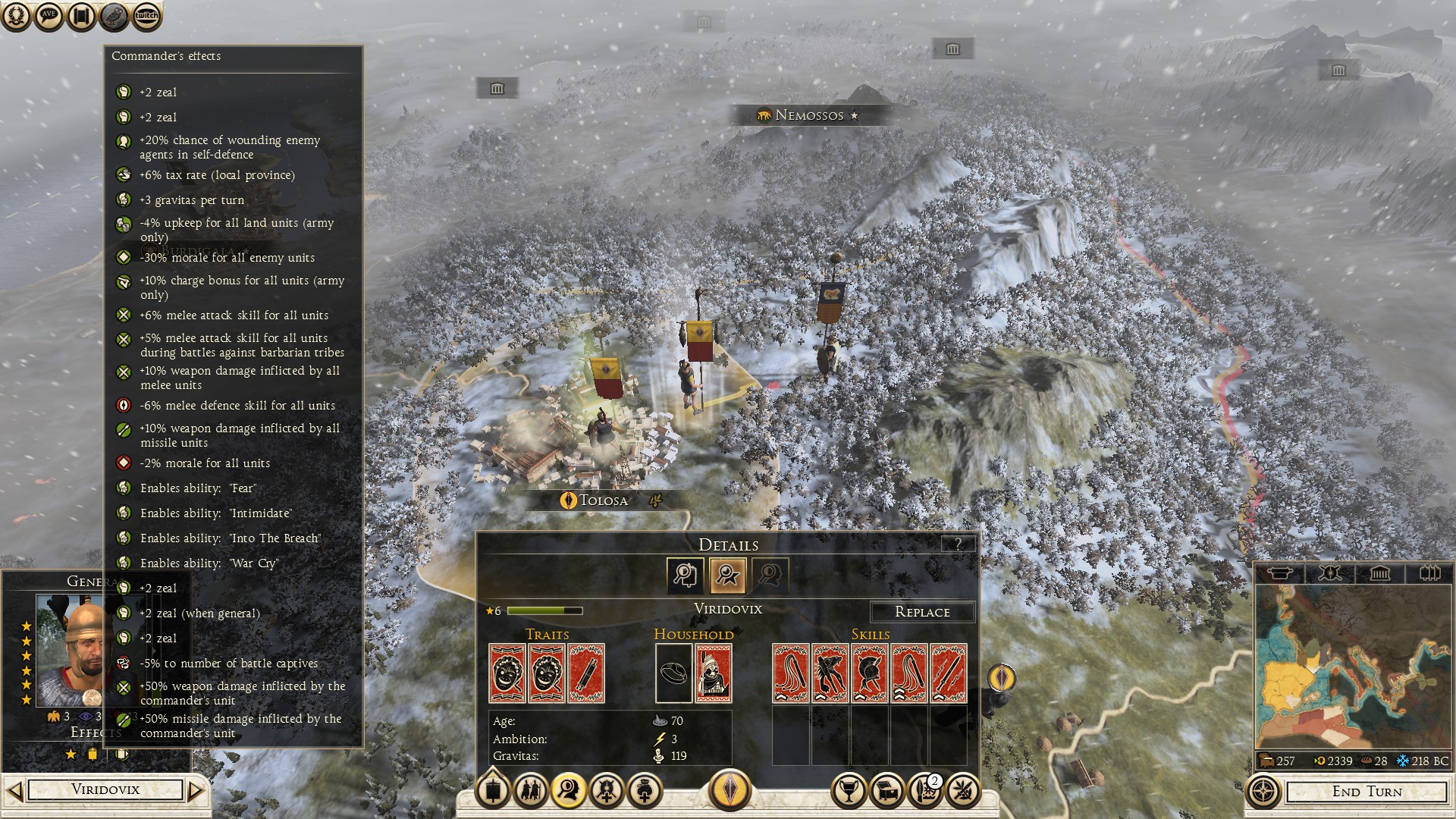The width and height of the screenshot is (1456, 819).
Task: Open the scroll icon in top bar
Action: click(x=81, y=16)
